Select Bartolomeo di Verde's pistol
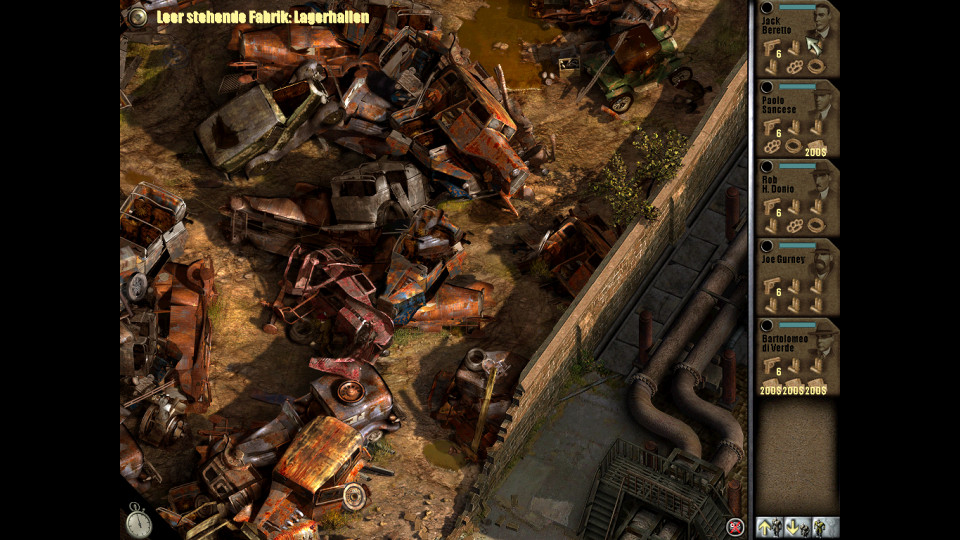Viewport: 960px width, 540px height. (771, 365)
